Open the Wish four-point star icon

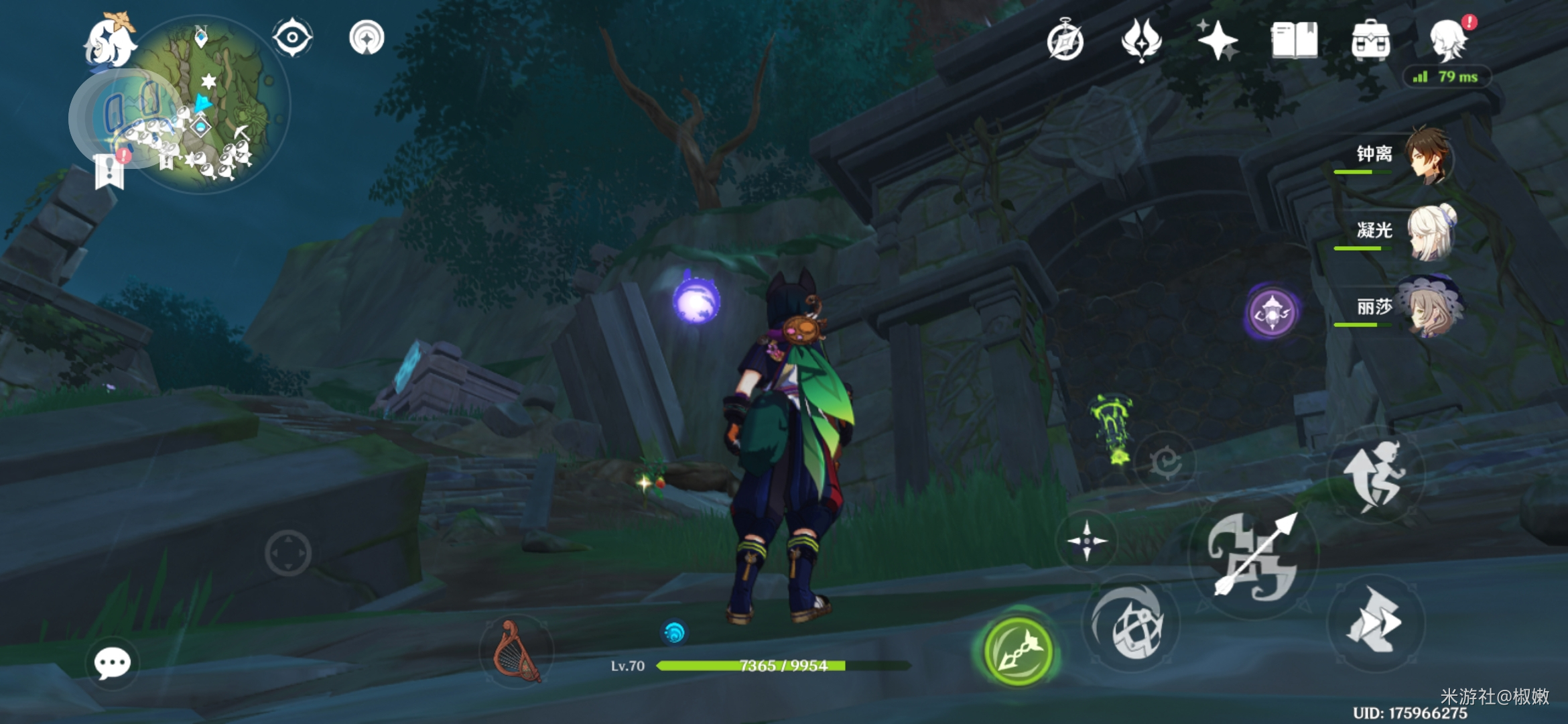pos(1218,40)
